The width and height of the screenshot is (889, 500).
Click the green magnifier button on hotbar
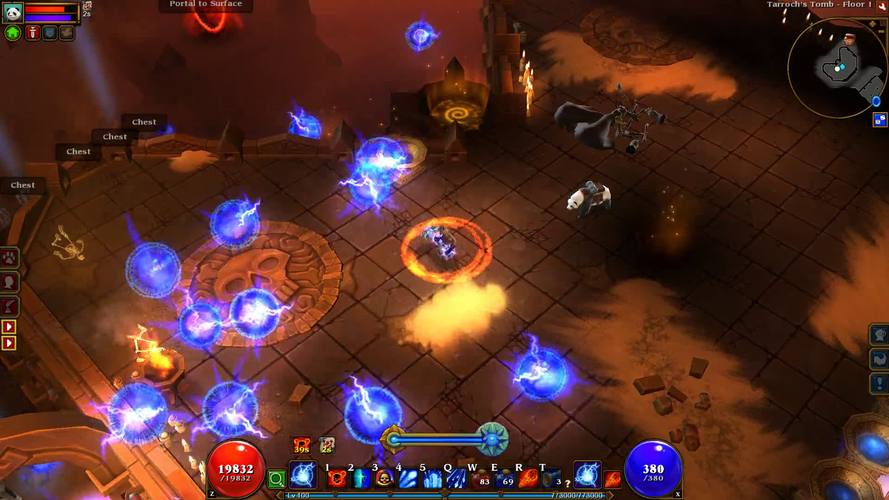coord(277,479)
